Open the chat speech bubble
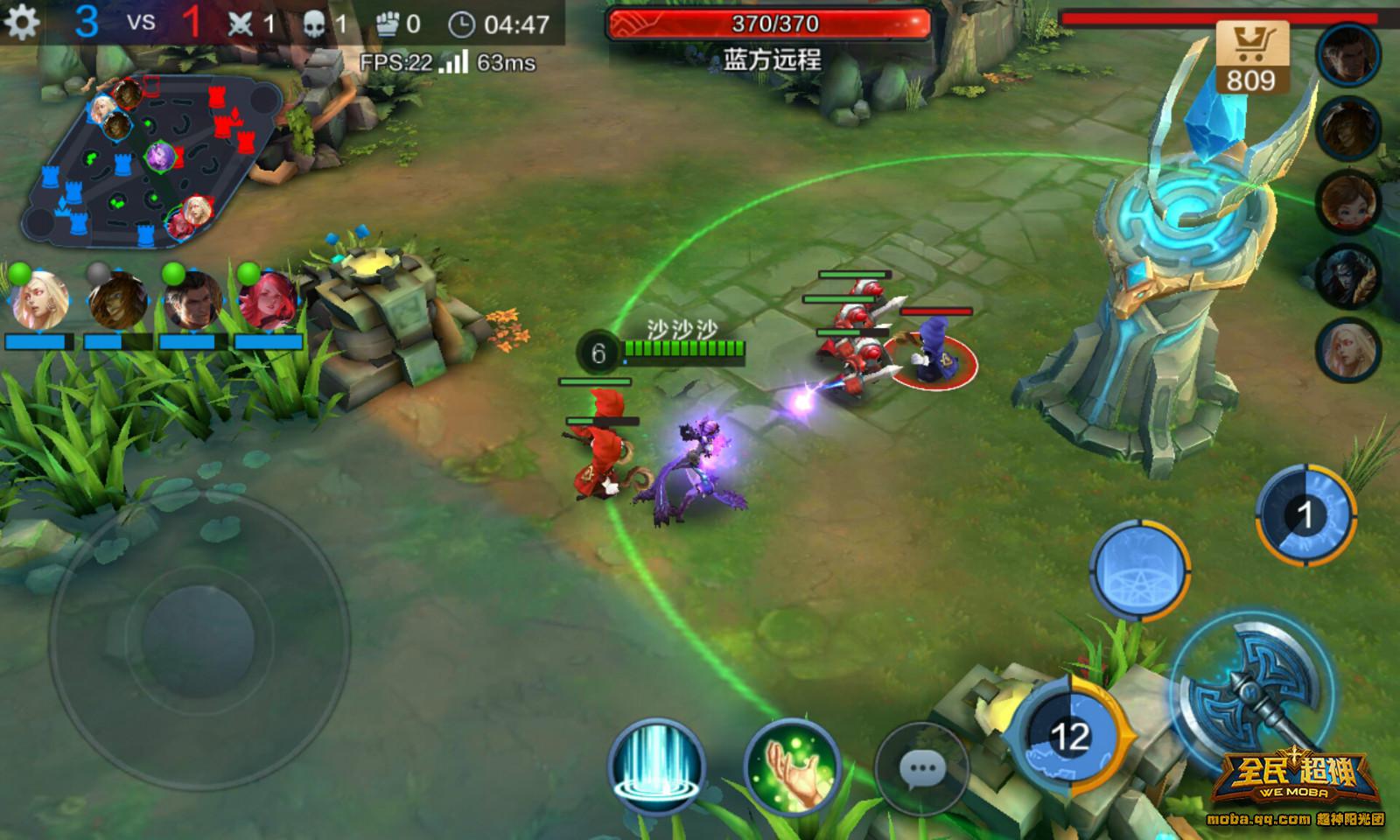 pos(922,770)
